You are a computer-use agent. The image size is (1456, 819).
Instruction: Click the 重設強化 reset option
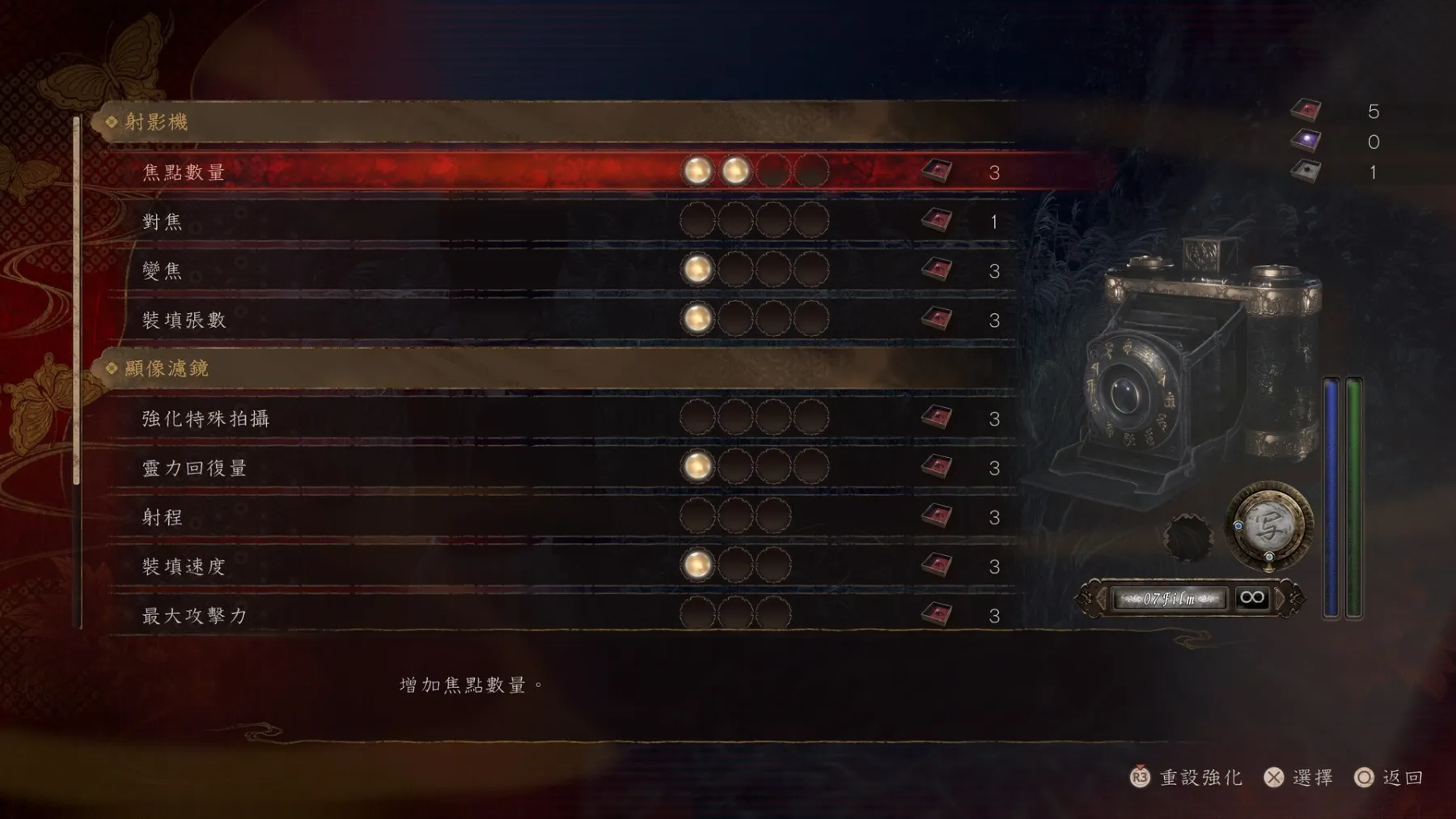1187,778
